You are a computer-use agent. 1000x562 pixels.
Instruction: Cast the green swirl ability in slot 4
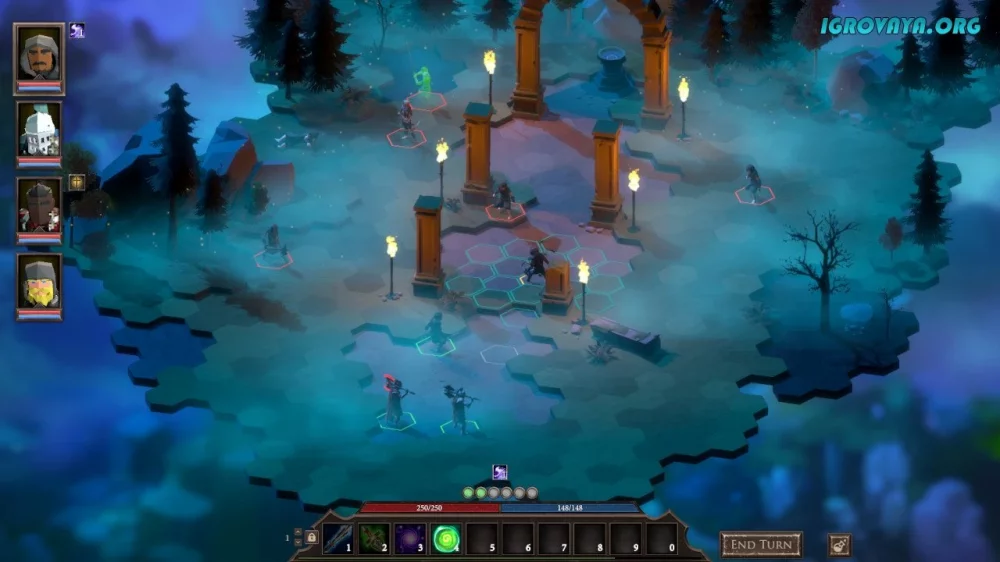(446, 538)
